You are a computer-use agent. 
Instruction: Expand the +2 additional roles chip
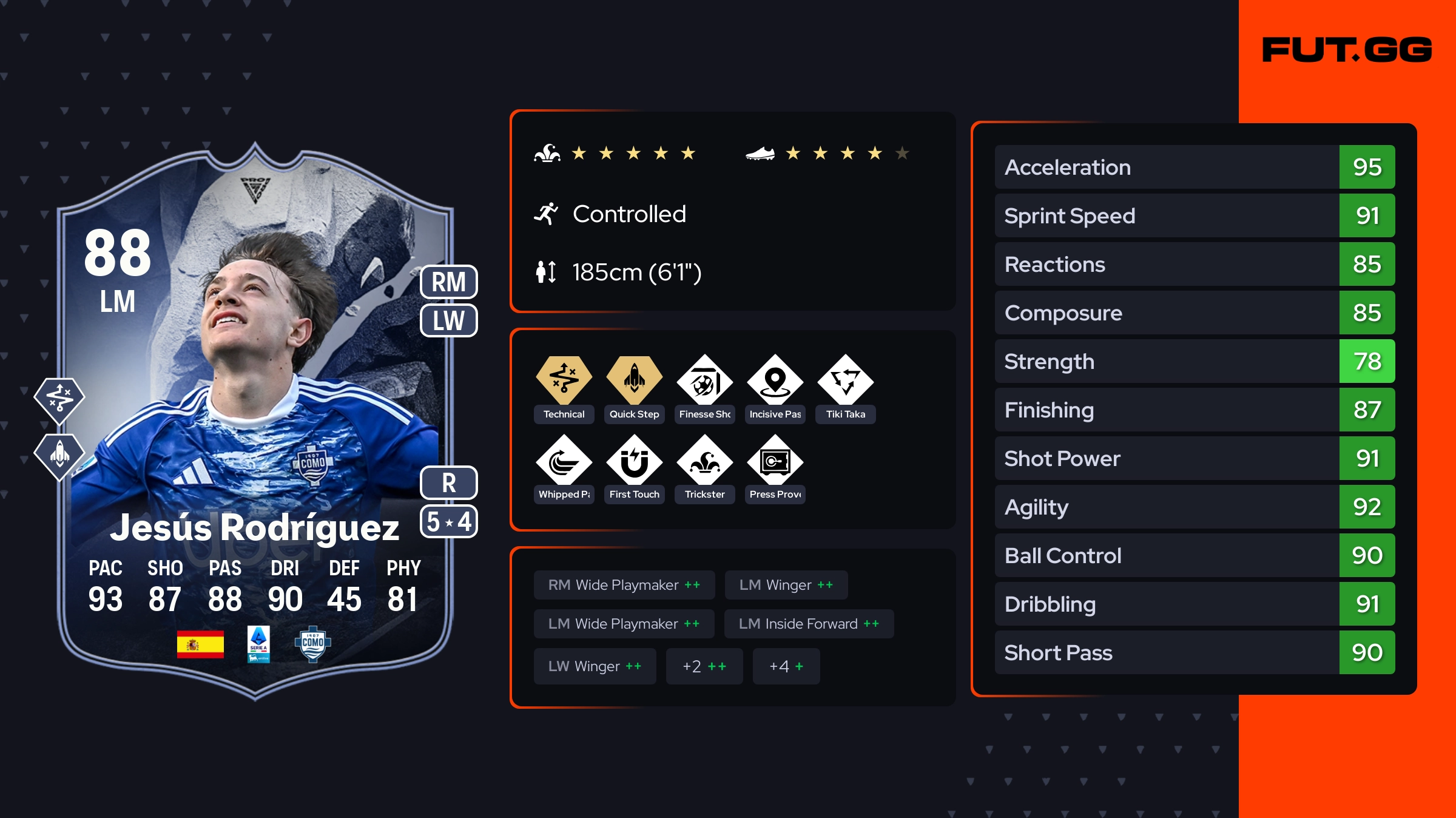pos(704,666)
